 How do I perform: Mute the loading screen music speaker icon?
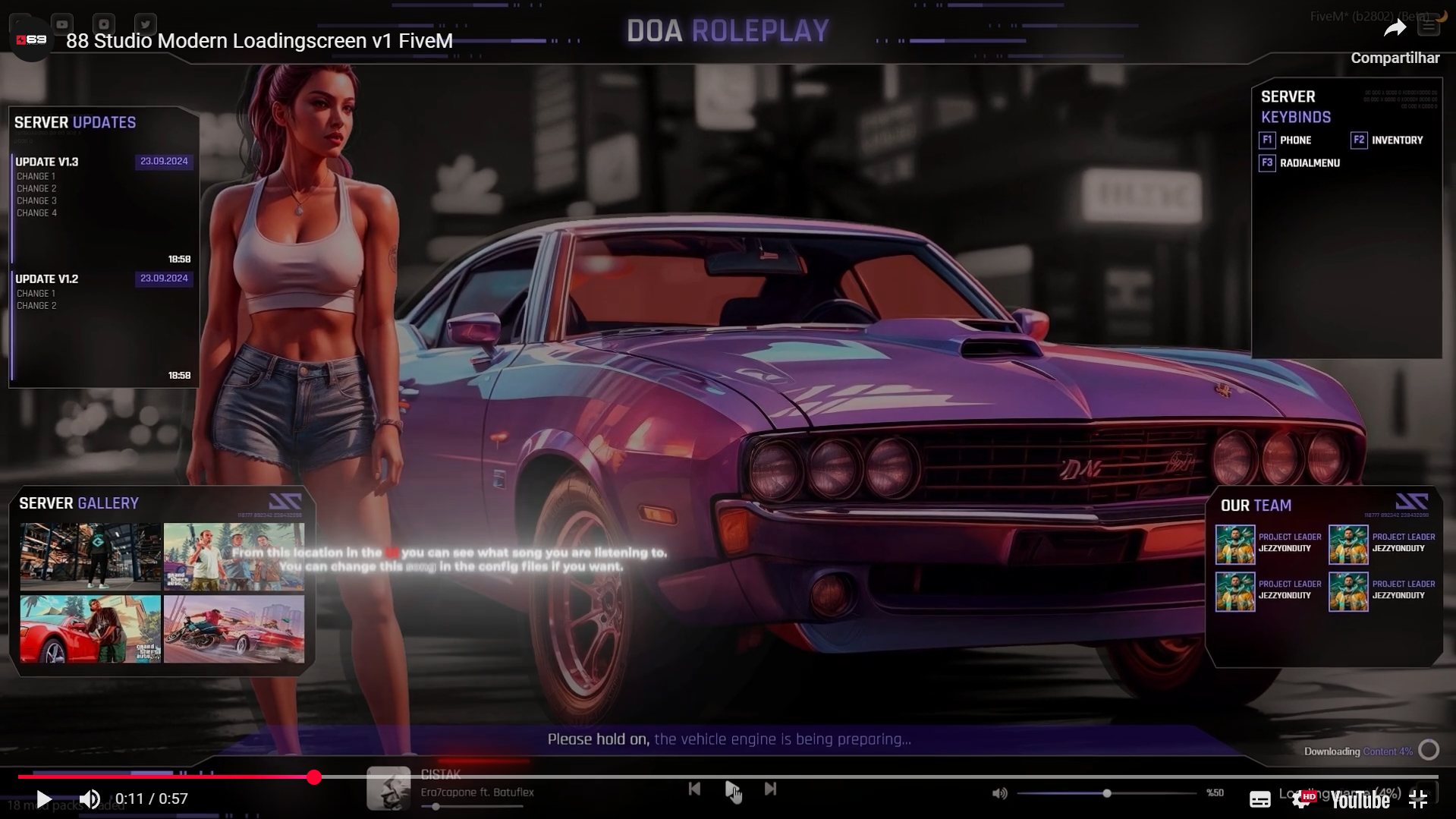999,793
